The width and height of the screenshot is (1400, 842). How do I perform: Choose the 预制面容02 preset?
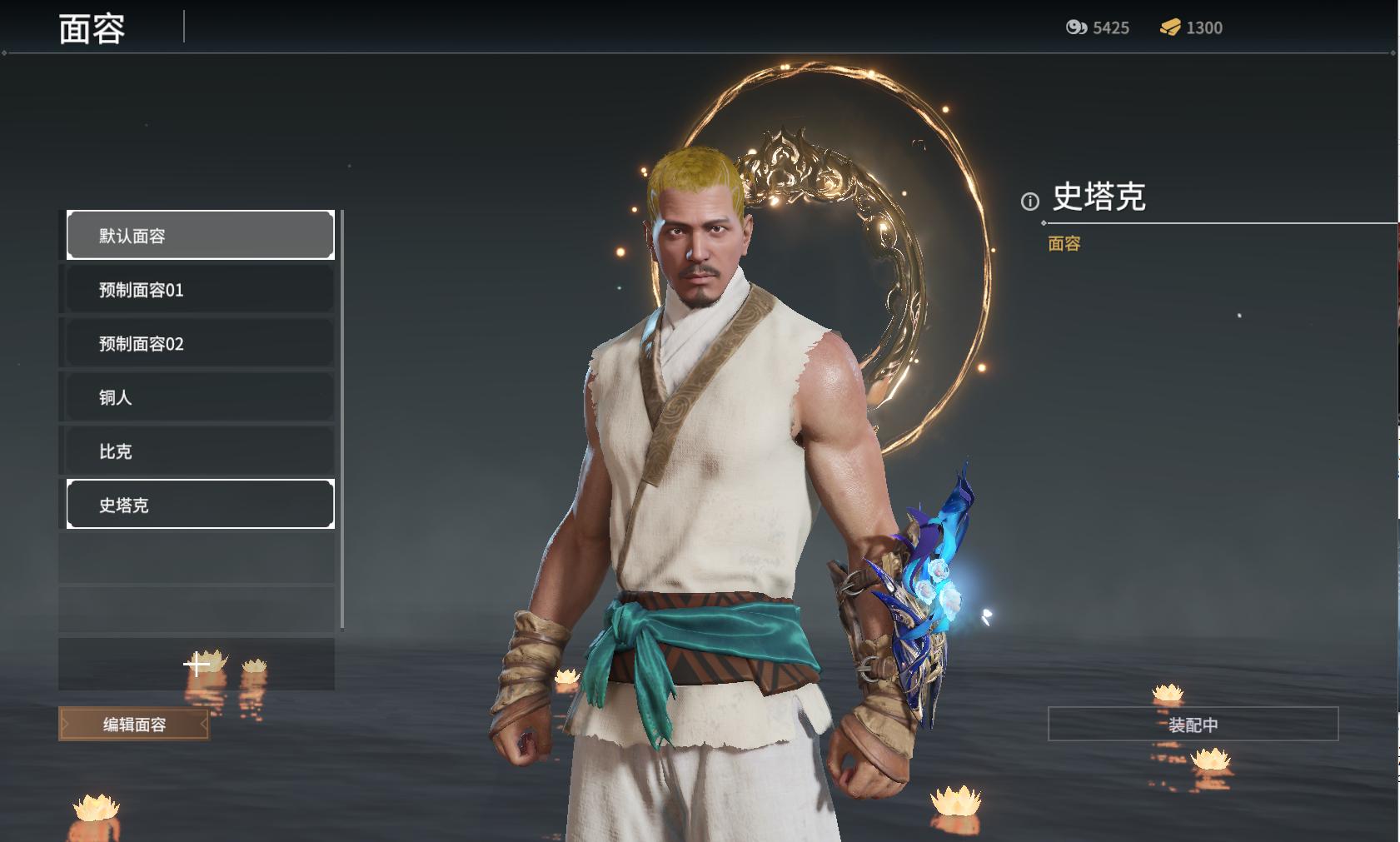pos(200,343)
